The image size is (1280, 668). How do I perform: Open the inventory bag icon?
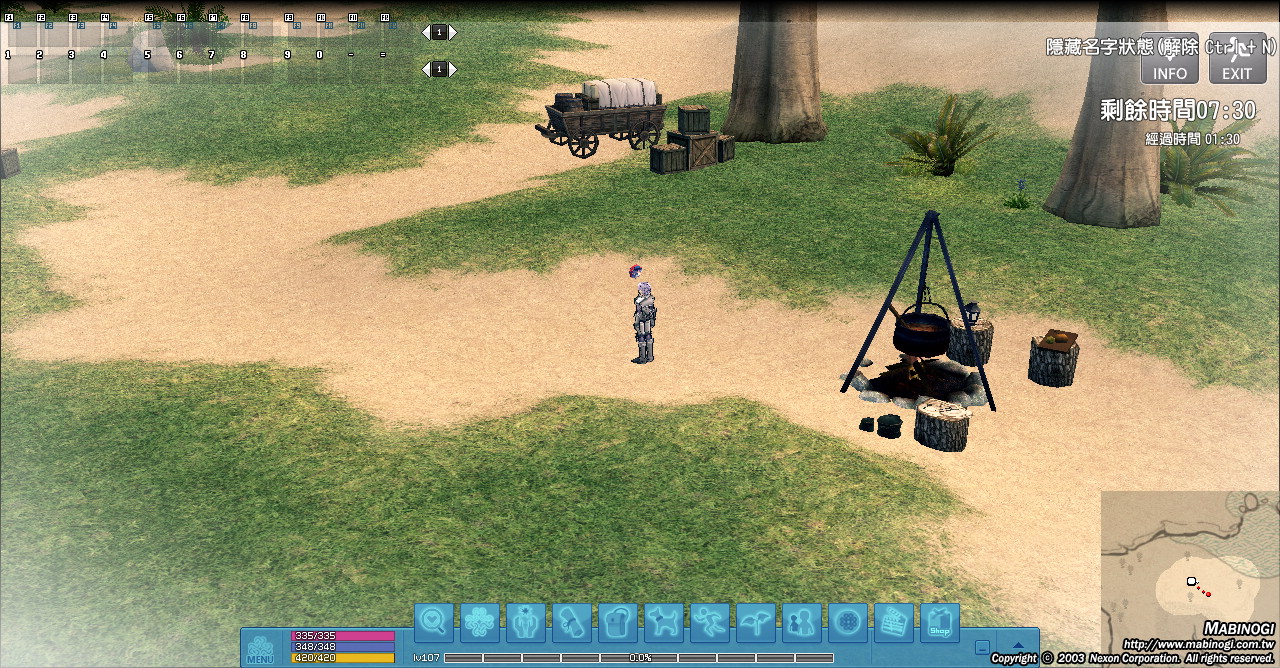coord(618,622)
